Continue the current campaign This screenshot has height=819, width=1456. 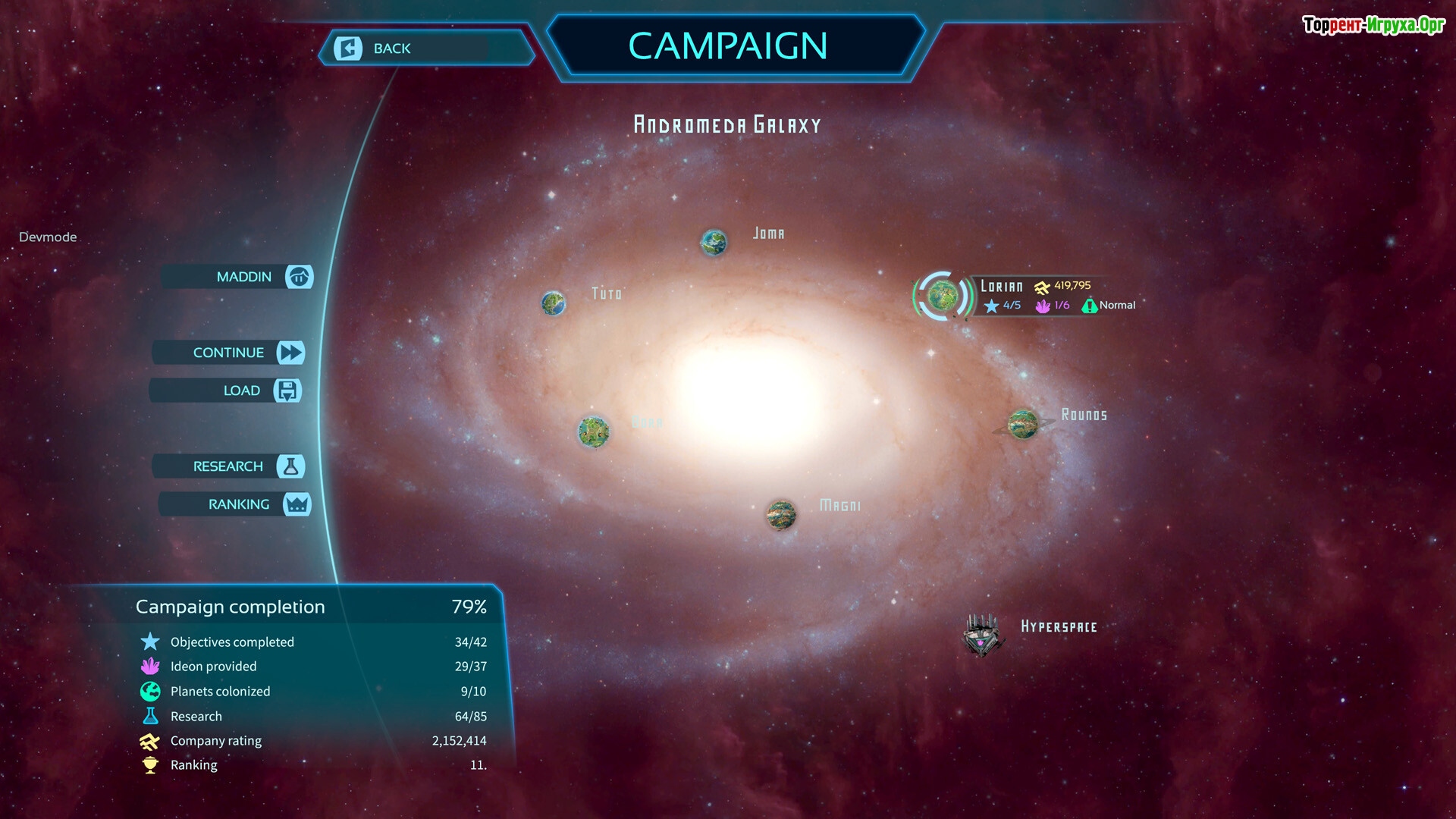229,353
